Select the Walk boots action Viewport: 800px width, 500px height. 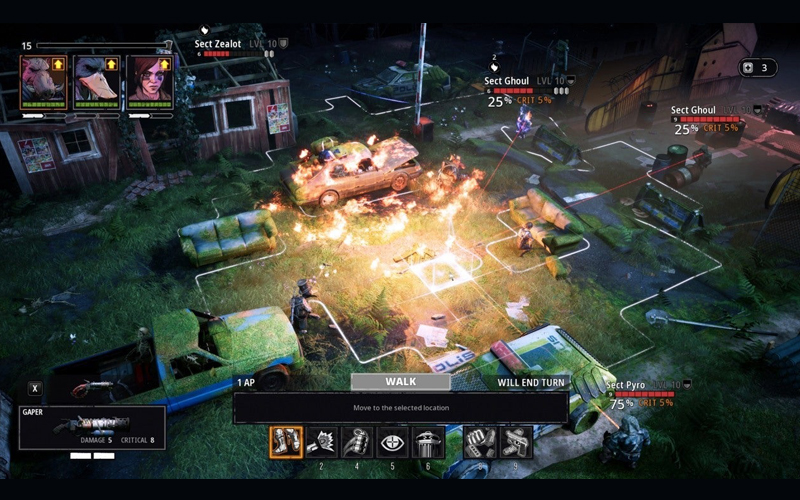tap(286, 442)
